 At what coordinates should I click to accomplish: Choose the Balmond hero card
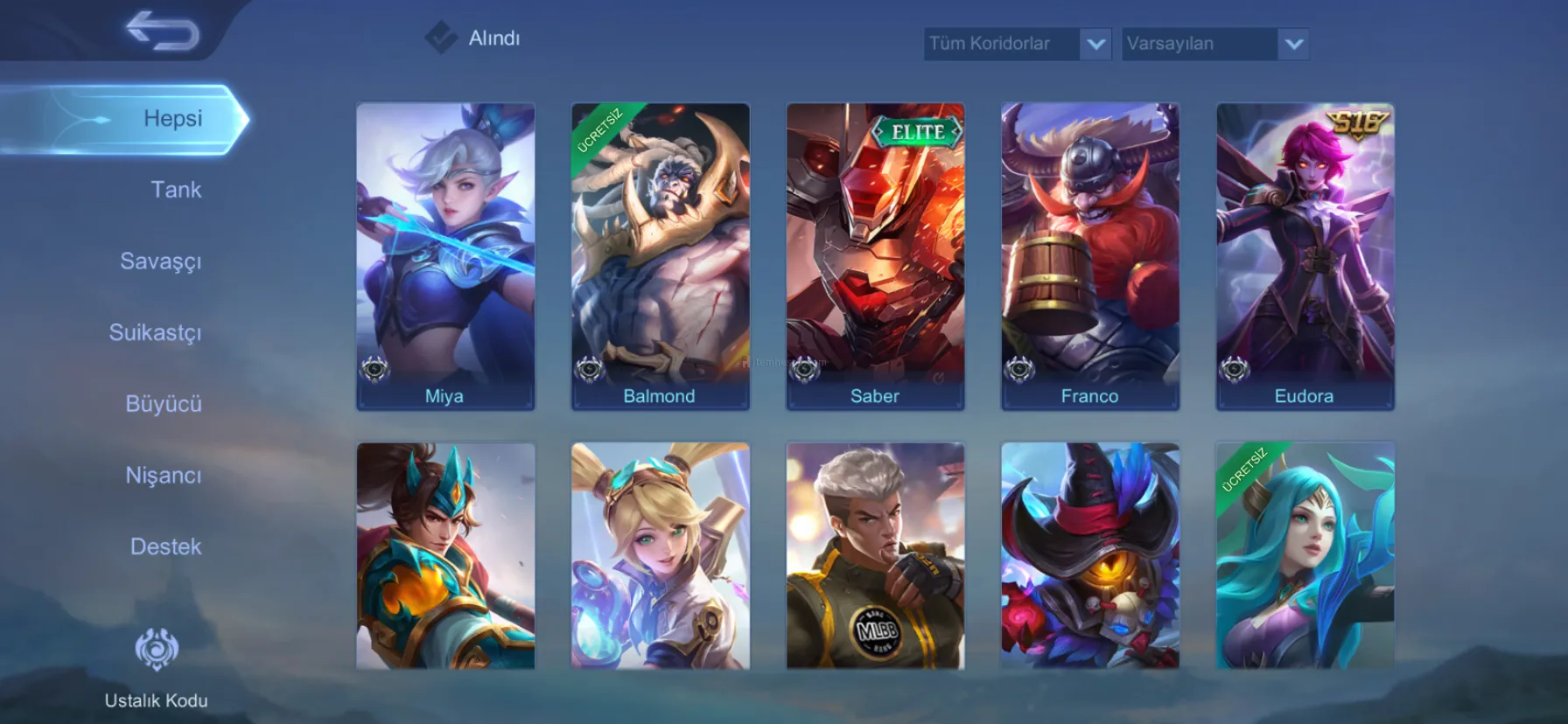pos(661,255)
